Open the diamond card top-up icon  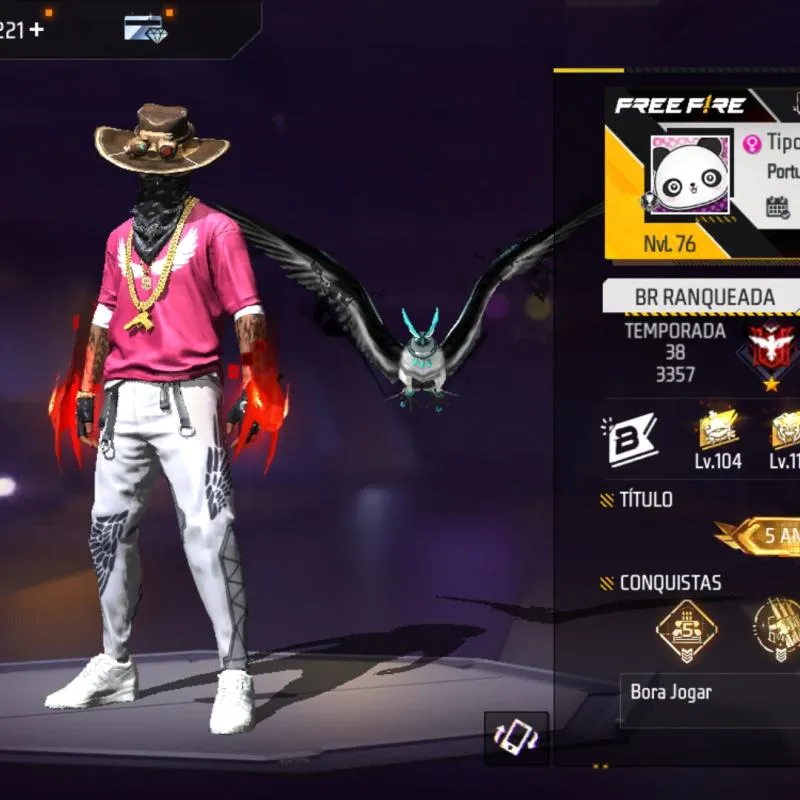tap(145, 27)
